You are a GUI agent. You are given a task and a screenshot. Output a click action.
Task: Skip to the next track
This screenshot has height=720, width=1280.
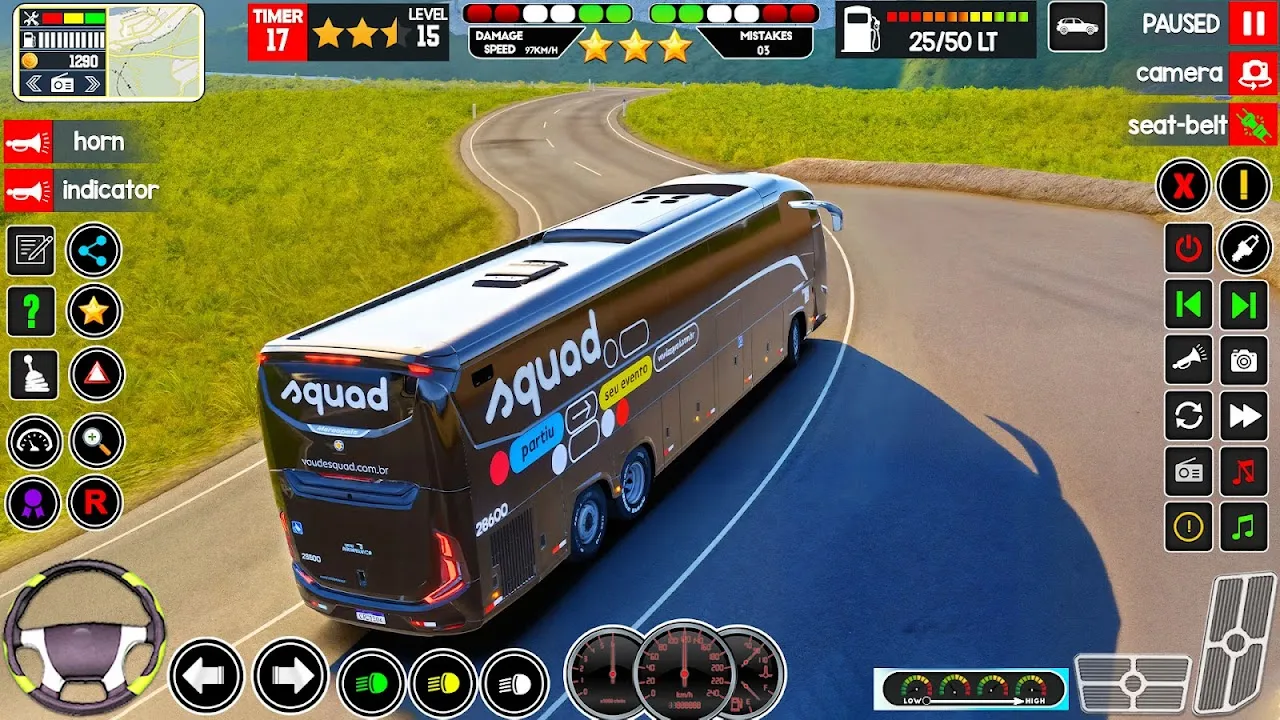click(x=1244, y=305)
